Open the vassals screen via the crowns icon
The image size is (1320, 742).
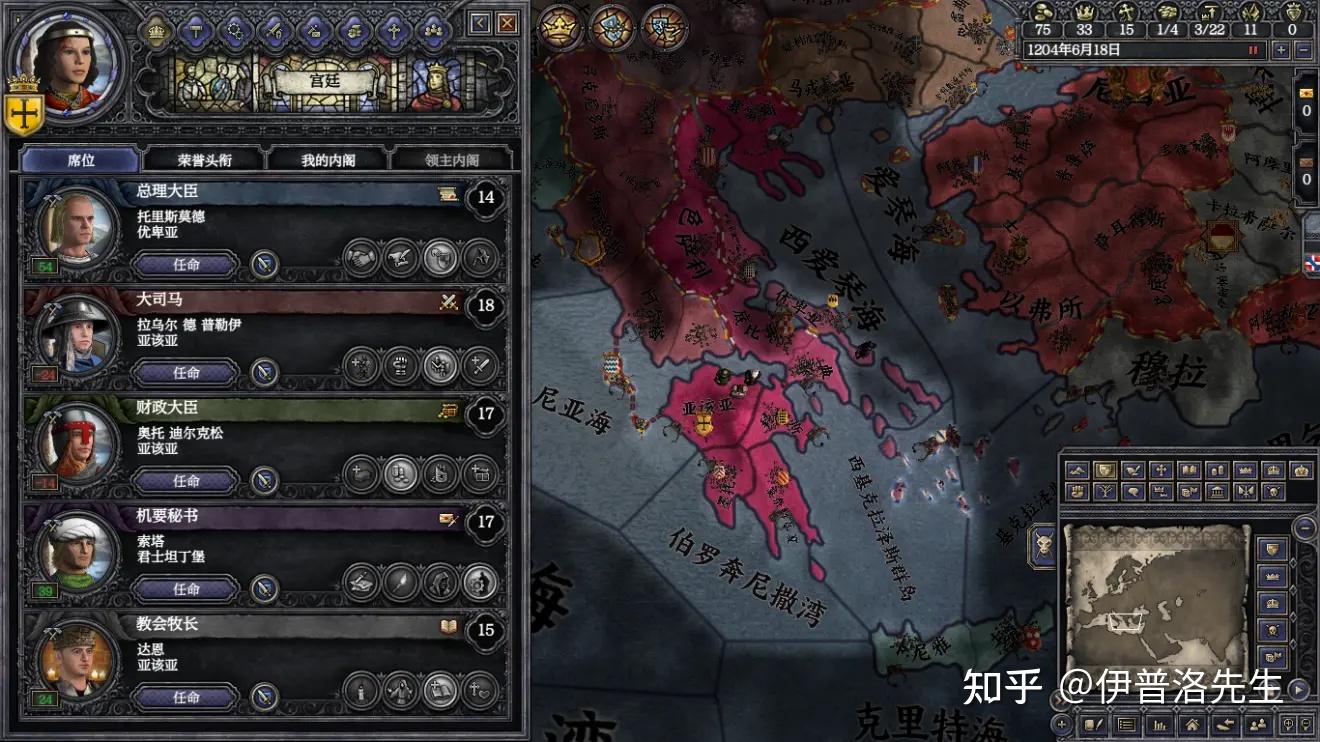coord(435,30)
